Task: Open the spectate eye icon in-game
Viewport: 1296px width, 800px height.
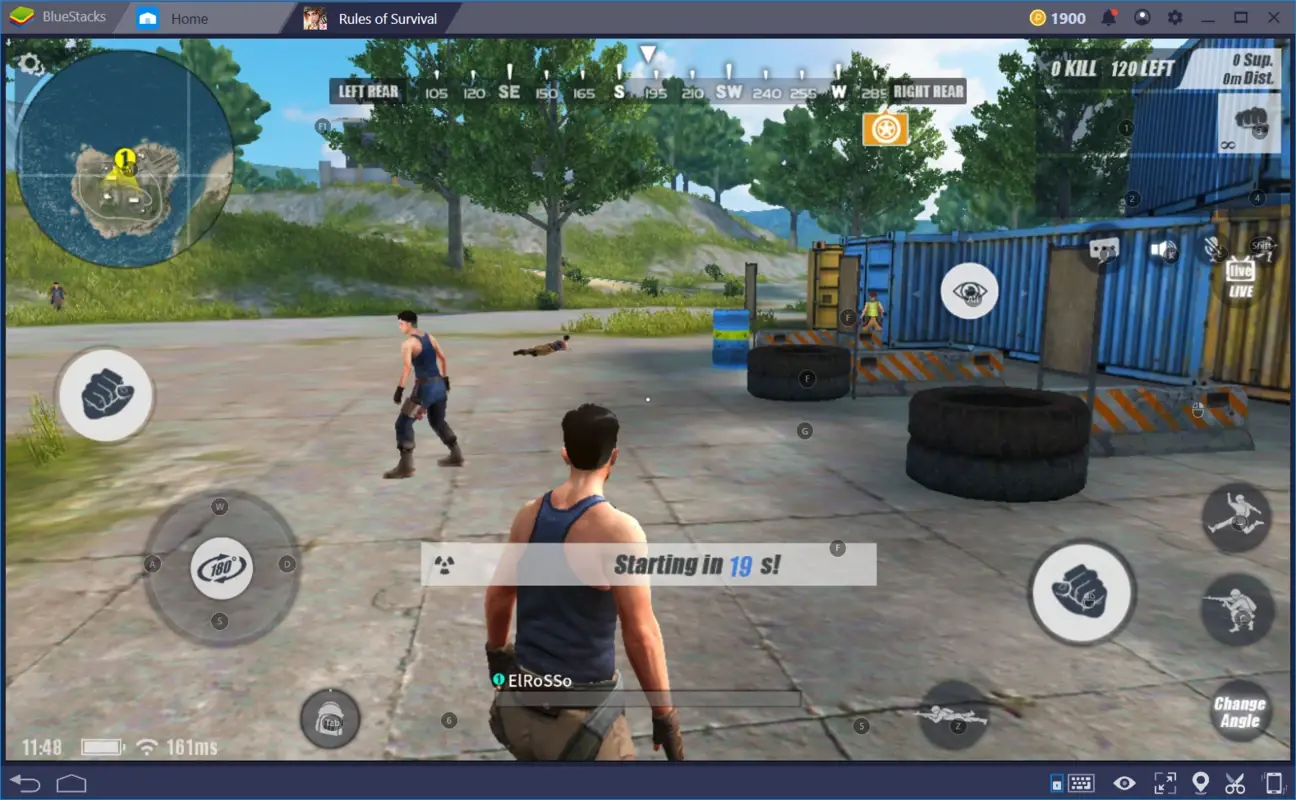Action: (x=968, y=290)
